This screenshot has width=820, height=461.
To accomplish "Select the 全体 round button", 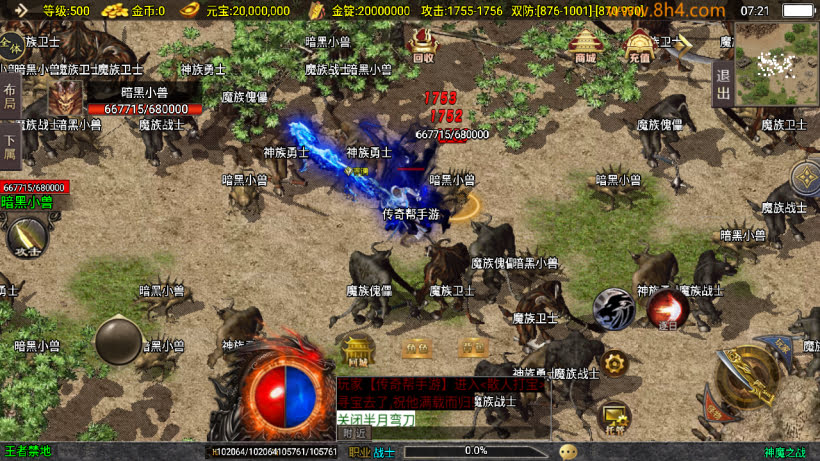I will tap(11, 47).
